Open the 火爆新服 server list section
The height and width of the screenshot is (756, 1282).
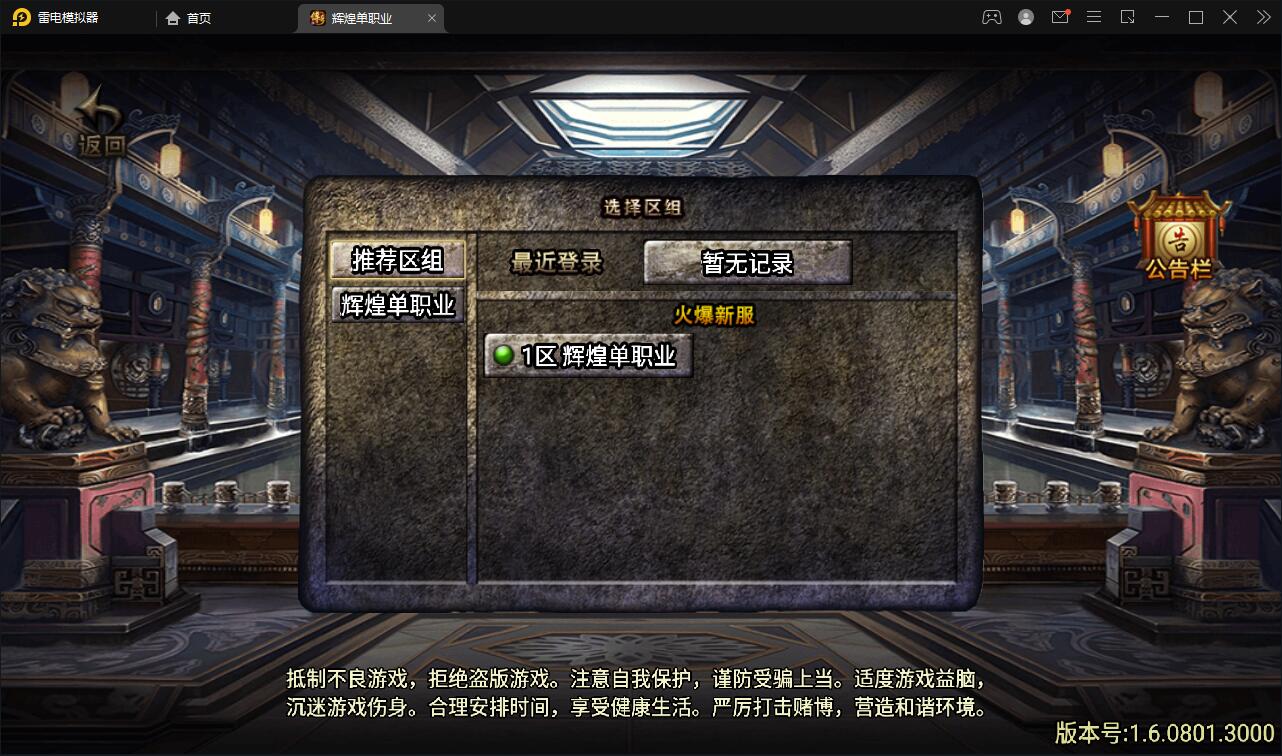tap(714, 314)
